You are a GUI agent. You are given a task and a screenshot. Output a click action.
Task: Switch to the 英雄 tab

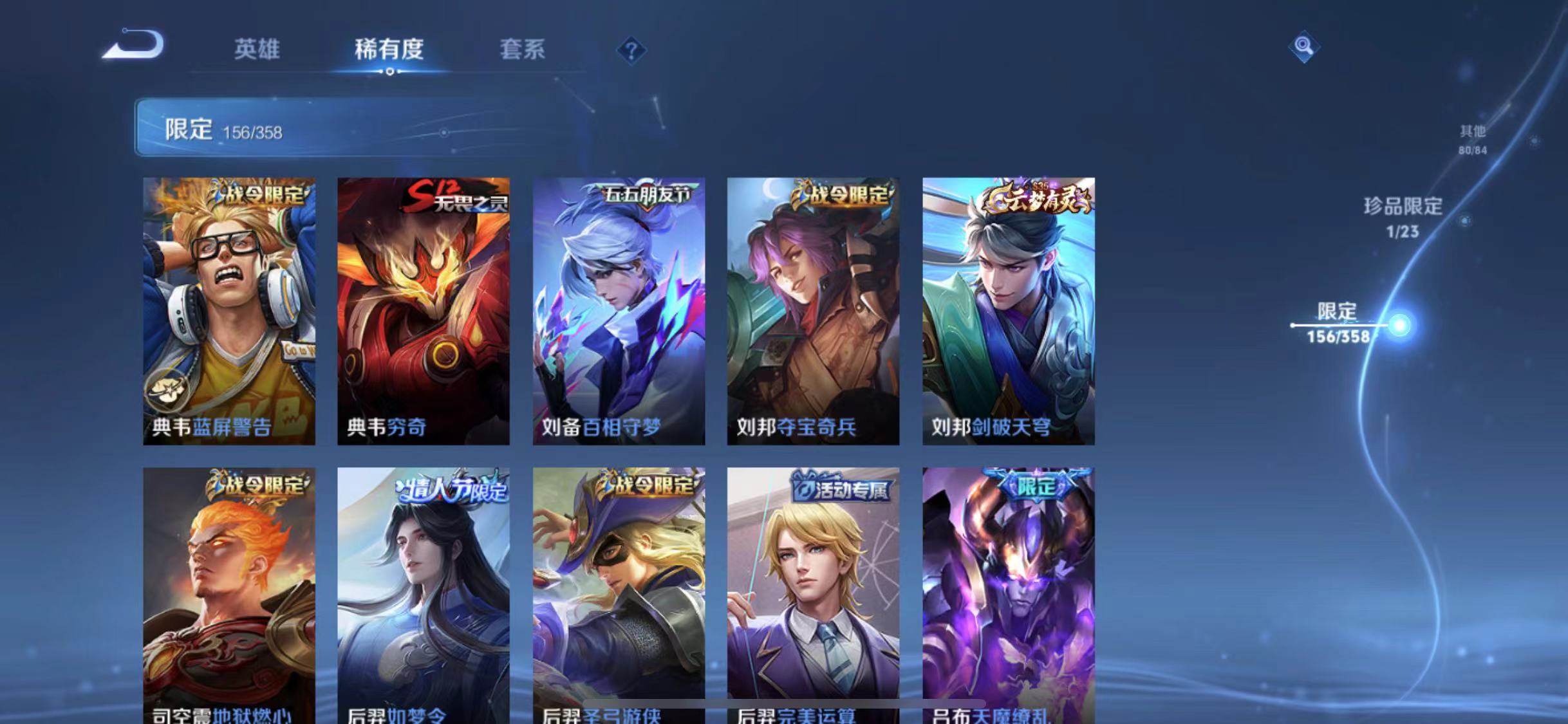click(x=257, y=50)
